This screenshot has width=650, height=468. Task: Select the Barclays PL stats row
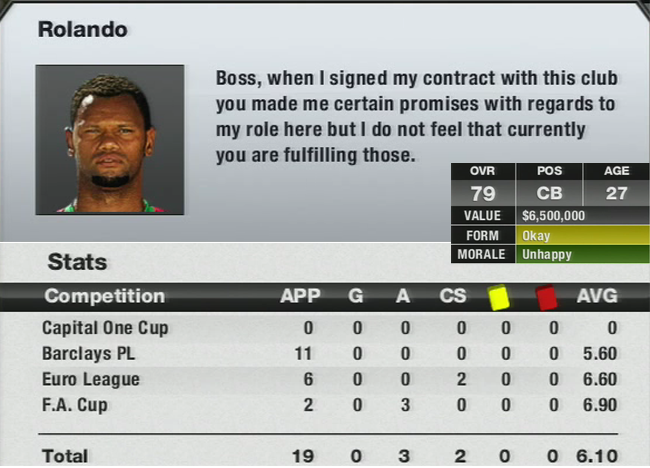(330, 354)
